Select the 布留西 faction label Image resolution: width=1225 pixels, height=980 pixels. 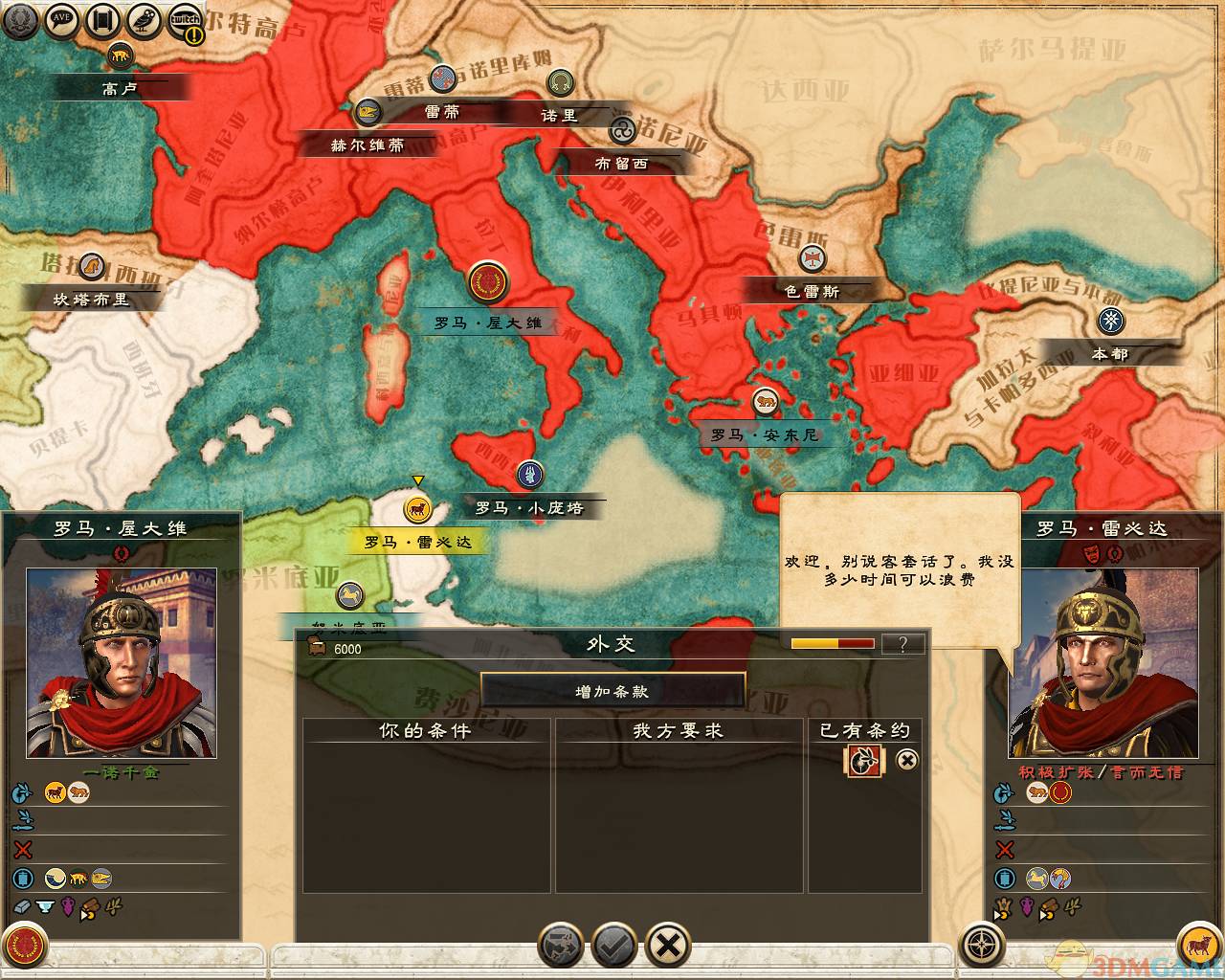[621, 163]
